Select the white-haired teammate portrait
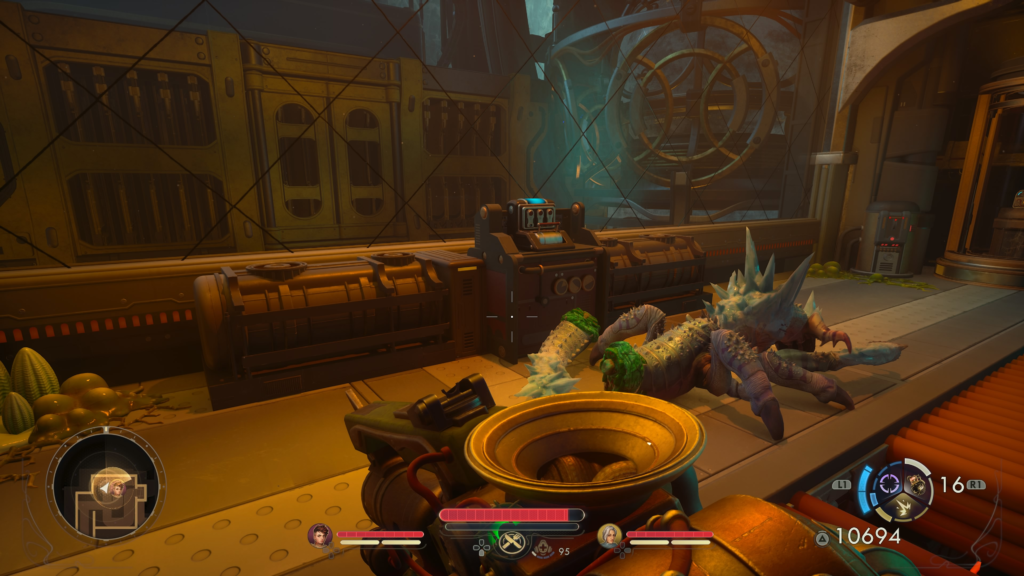 610,535
